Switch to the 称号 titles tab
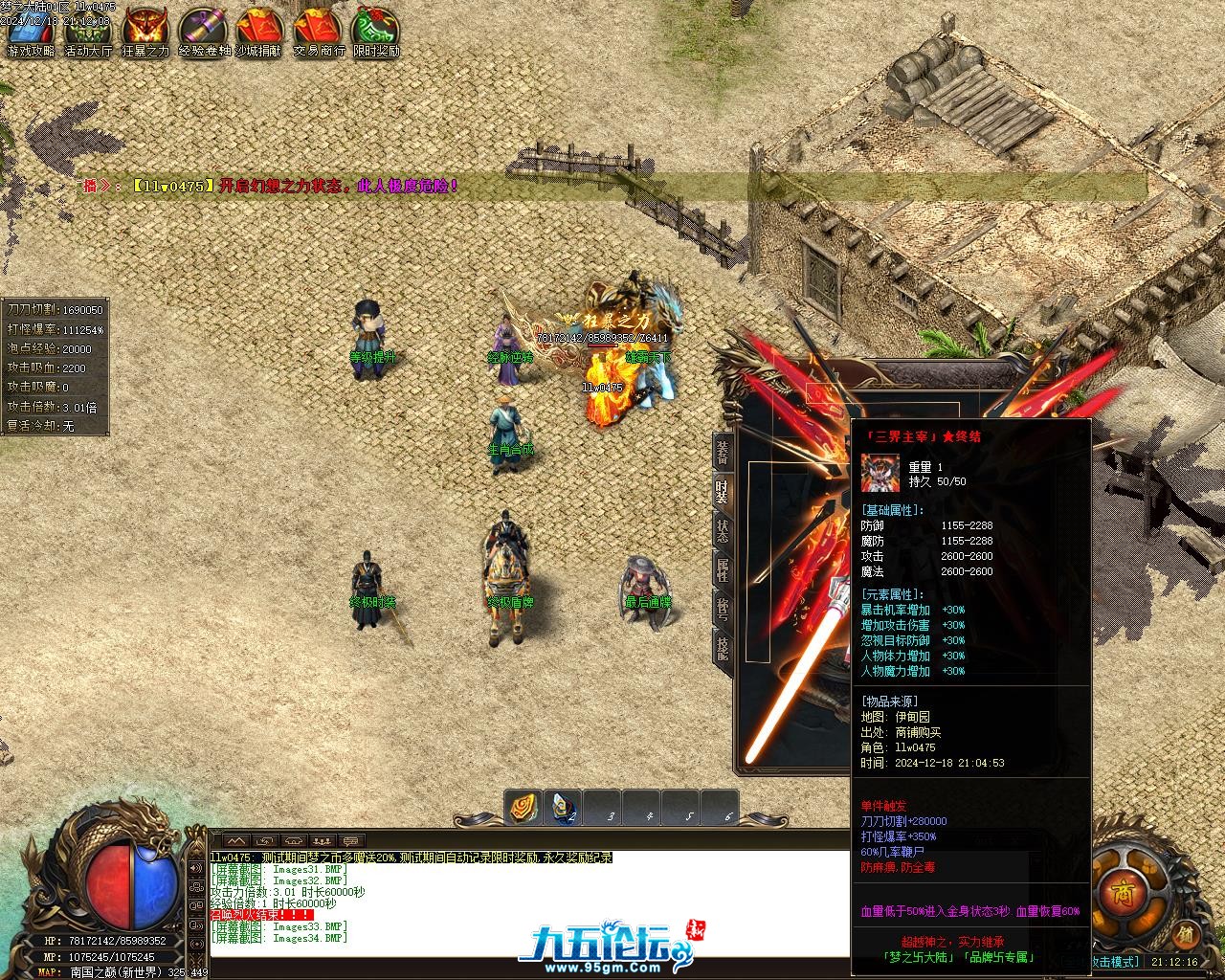Screen dimensions: 1225x980 pyautogui.click(x=723, y=608)
